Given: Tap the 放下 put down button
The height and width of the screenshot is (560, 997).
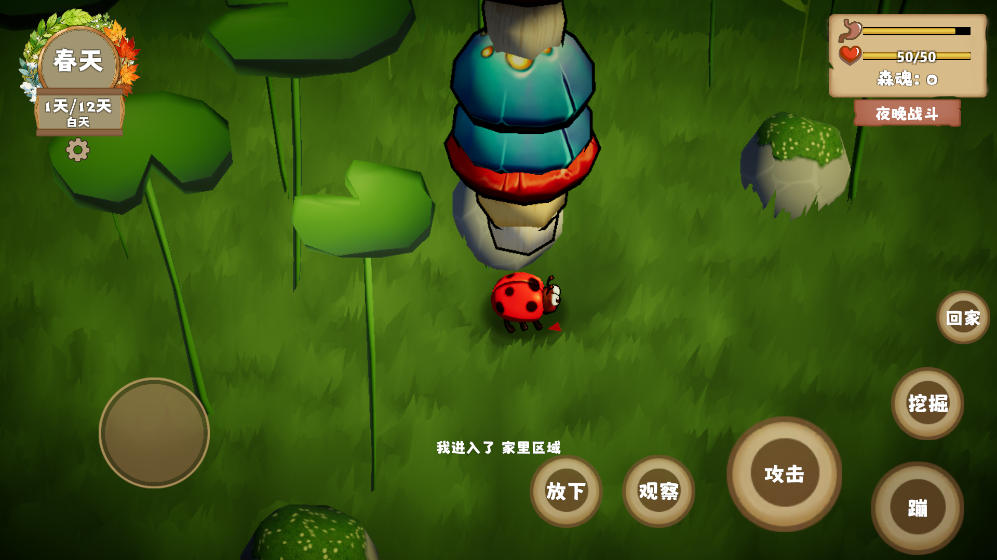Looking at the screenshot, I should (566, 491).
